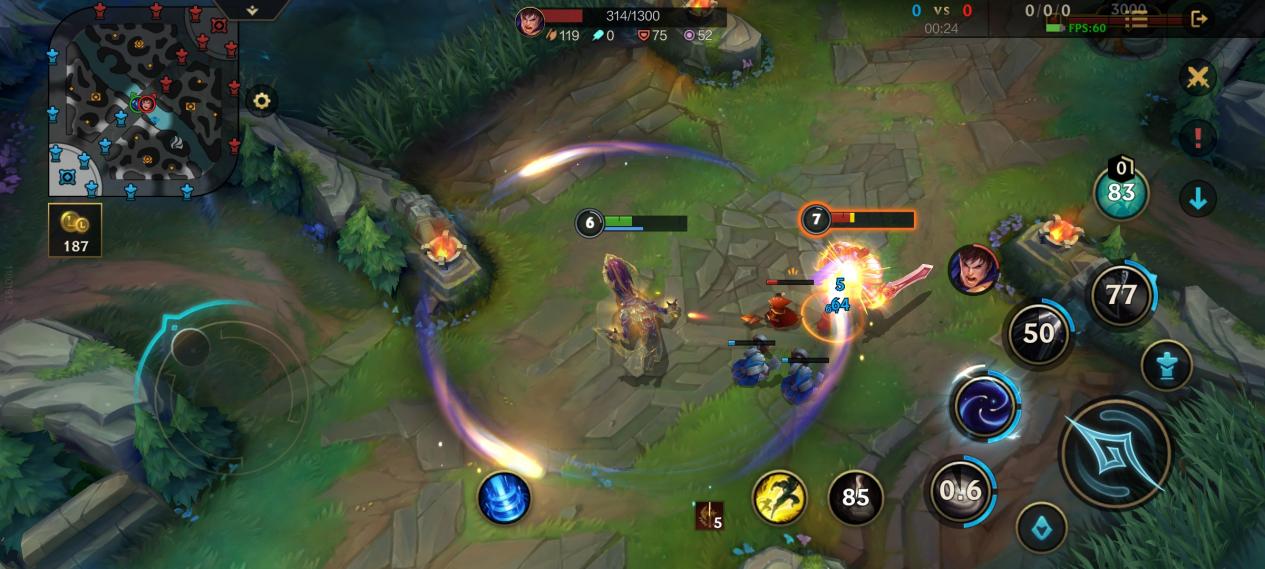Cast the dark blue swirl ability

tap(984, 405)
